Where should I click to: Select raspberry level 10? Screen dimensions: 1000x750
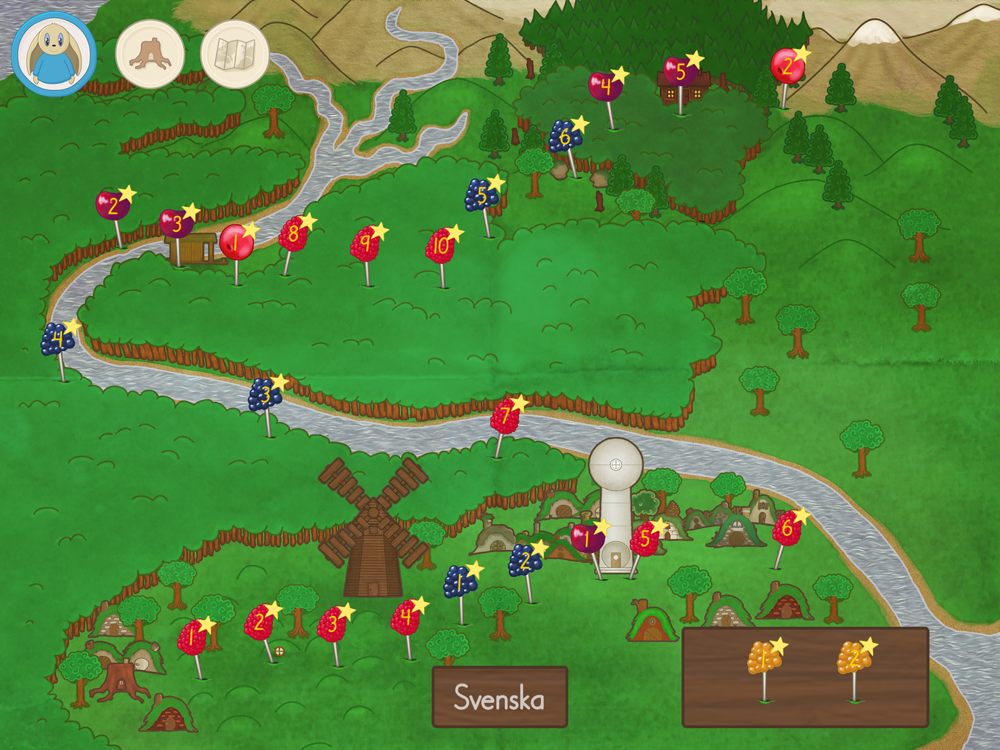coord(440,246)
